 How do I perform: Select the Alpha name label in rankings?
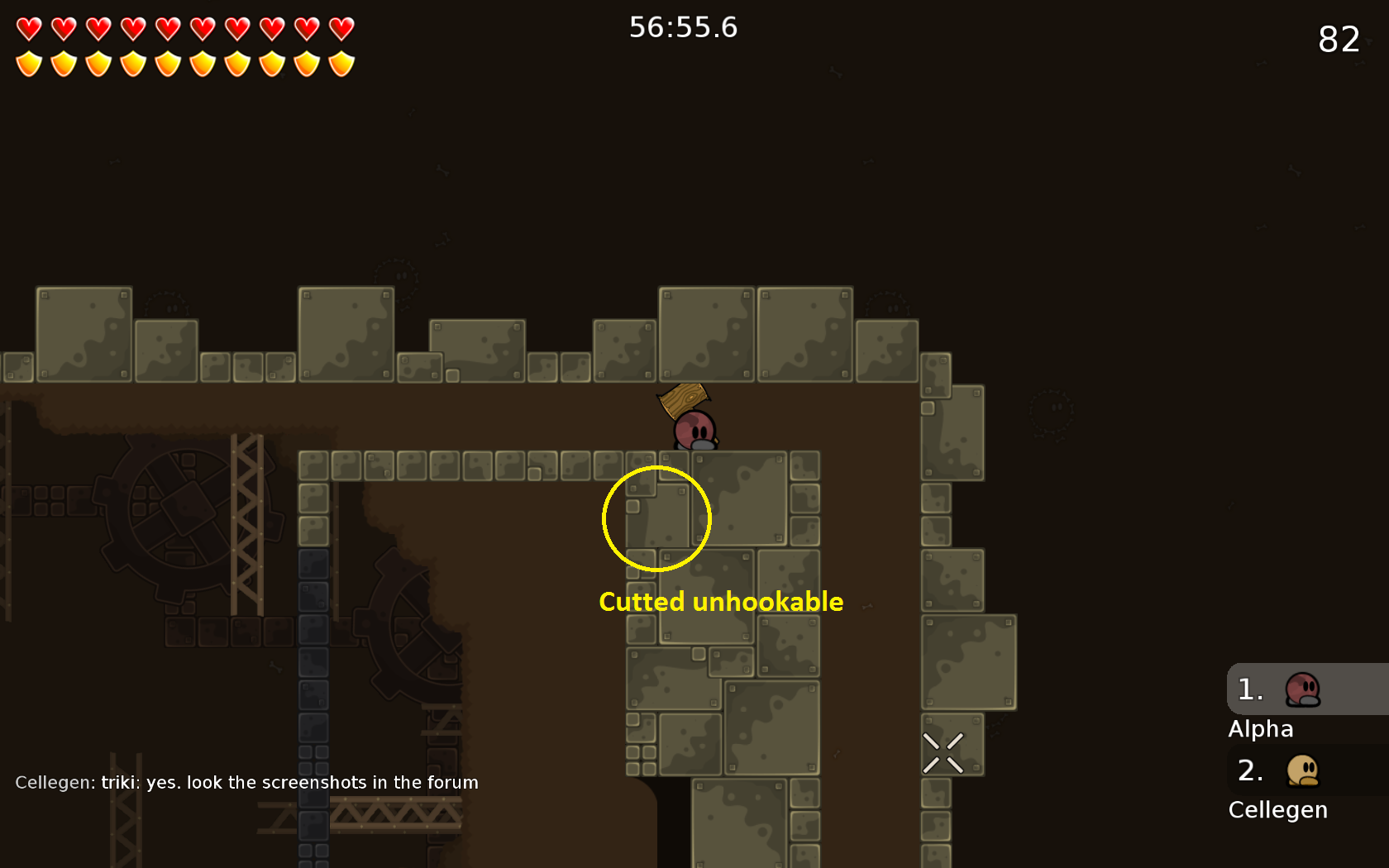tap(1262, 729)
